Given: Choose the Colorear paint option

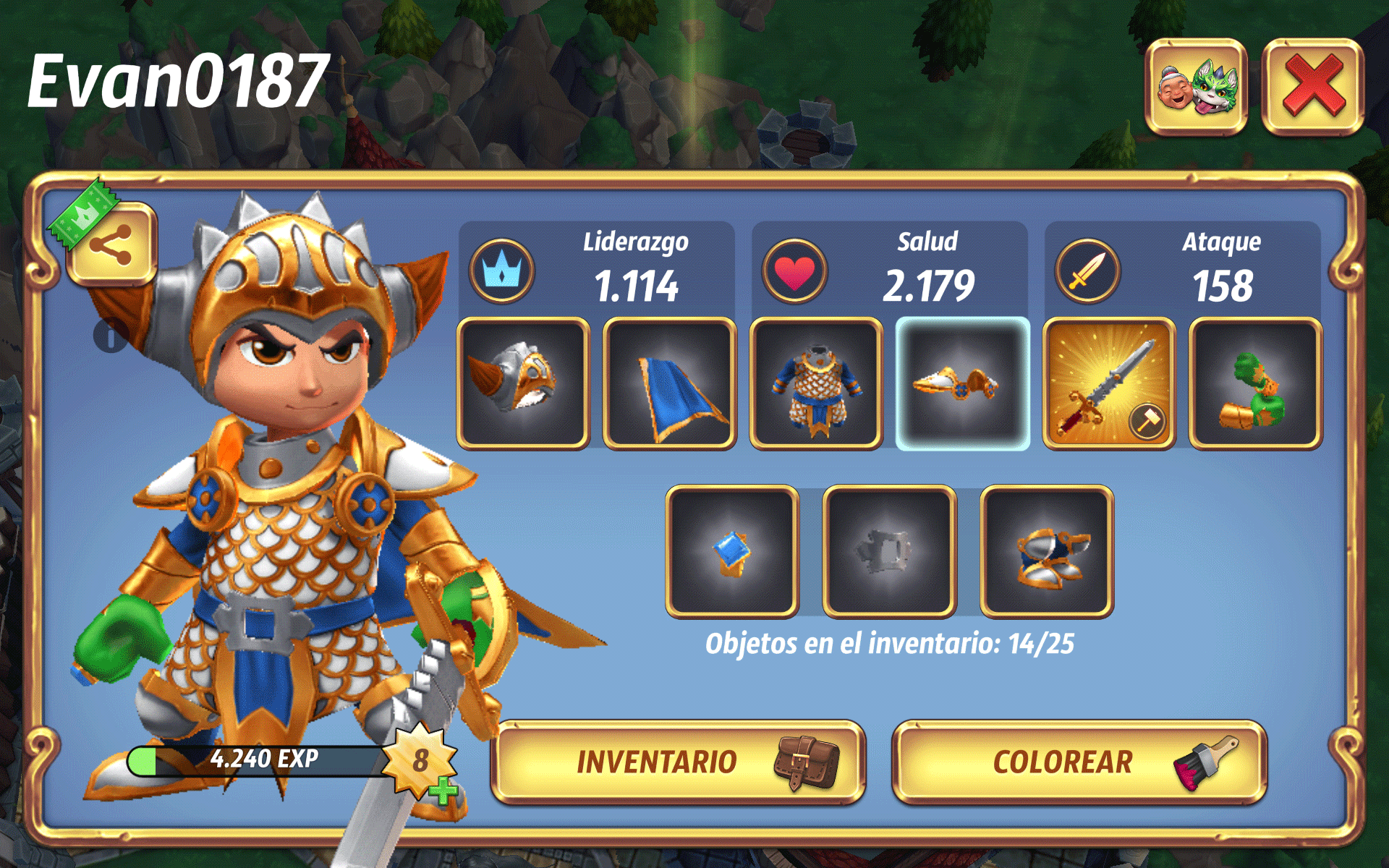Looking at the screenshot, I should [1079, 762].
